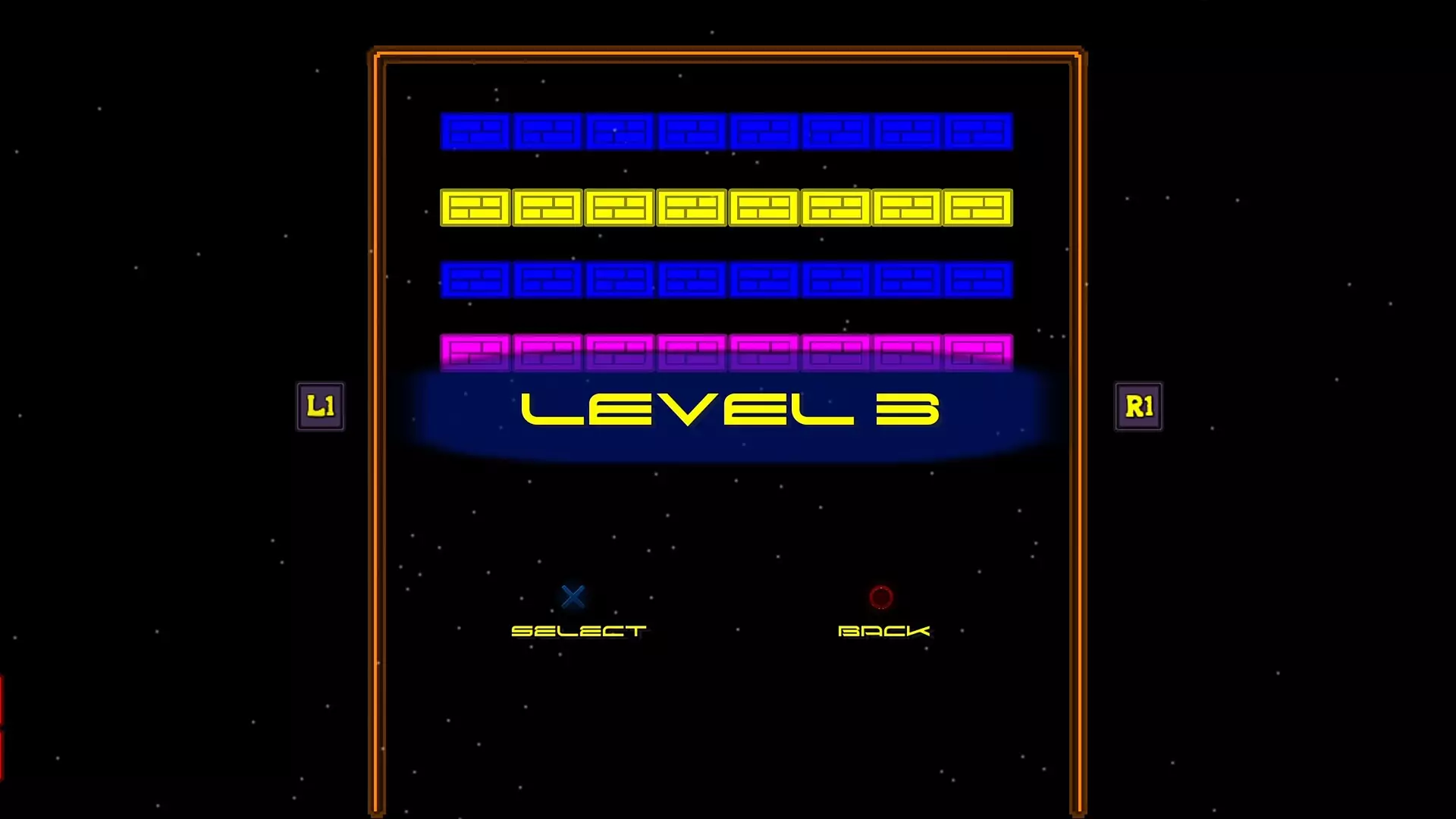The width and height of the screenshot is (1456, 819).
Task: Go back using the Back label
Action: pos(883,630)
